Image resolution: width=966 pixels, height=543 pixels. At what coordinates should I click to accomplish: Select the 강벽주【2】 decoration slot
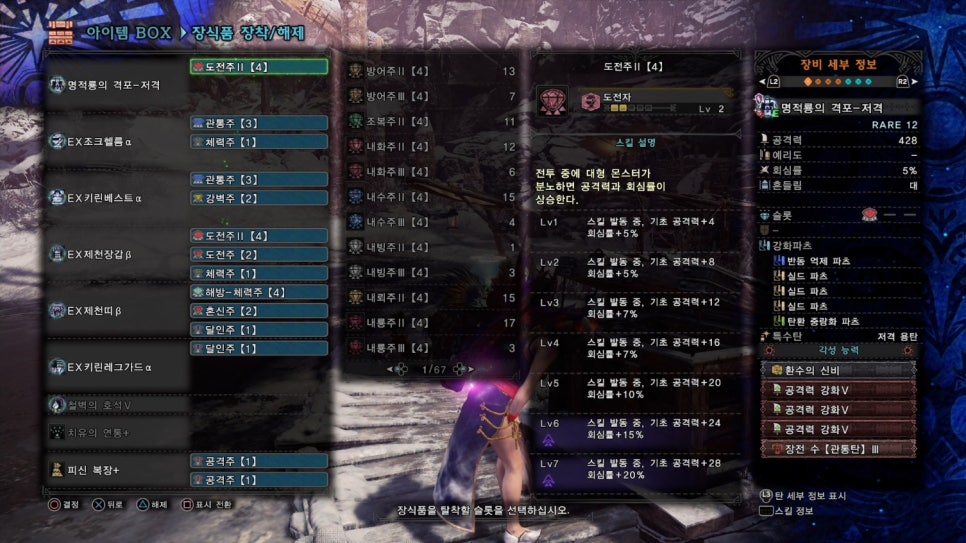[x=258, y=198]
